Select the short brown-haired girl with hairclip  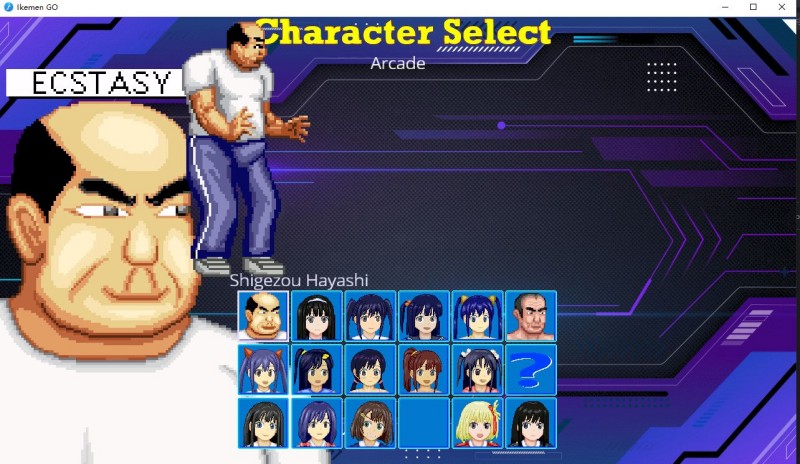click(370, 423)
